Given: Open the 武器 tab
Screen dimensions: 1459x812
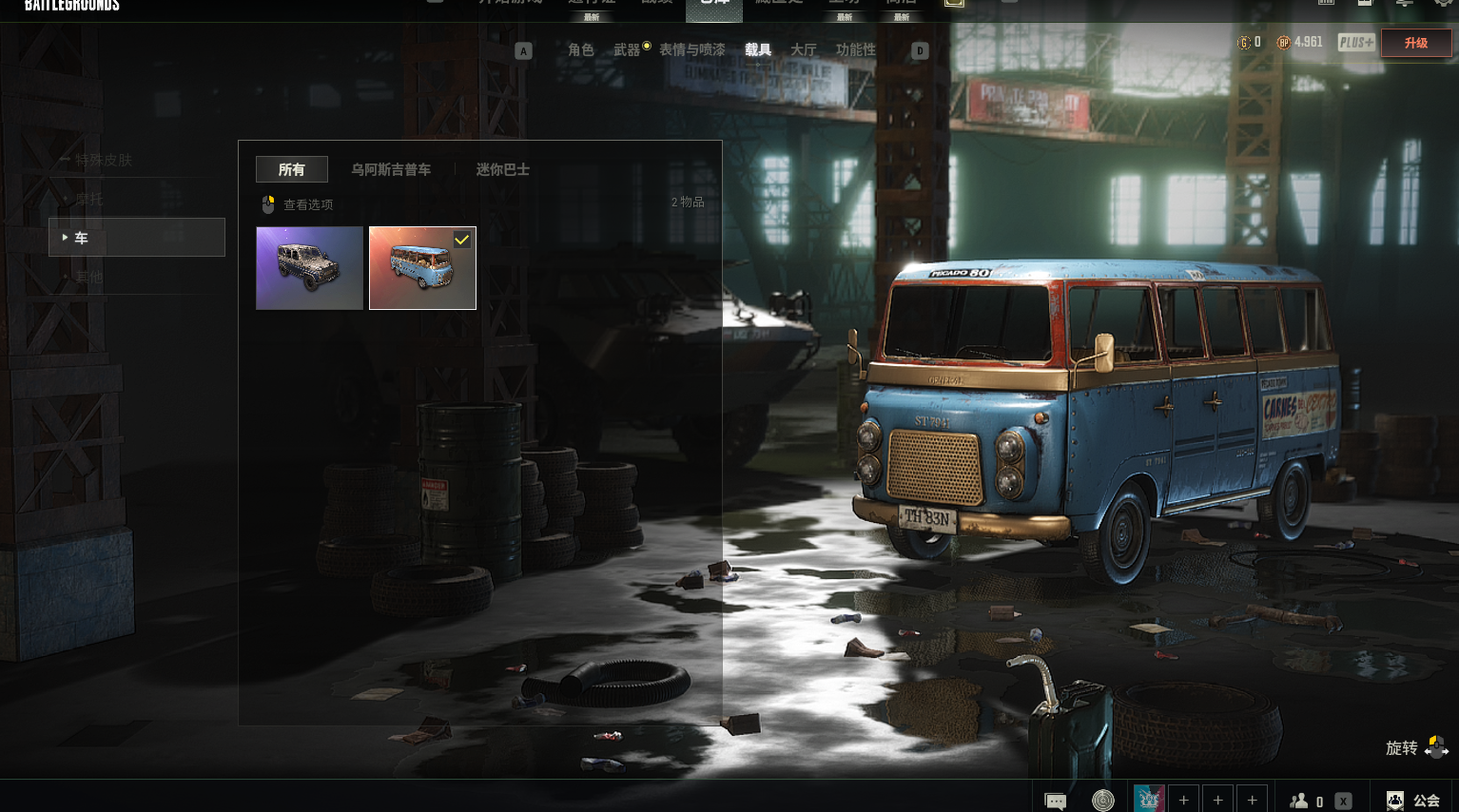Looking at the screenshot, I should [626, 49].
